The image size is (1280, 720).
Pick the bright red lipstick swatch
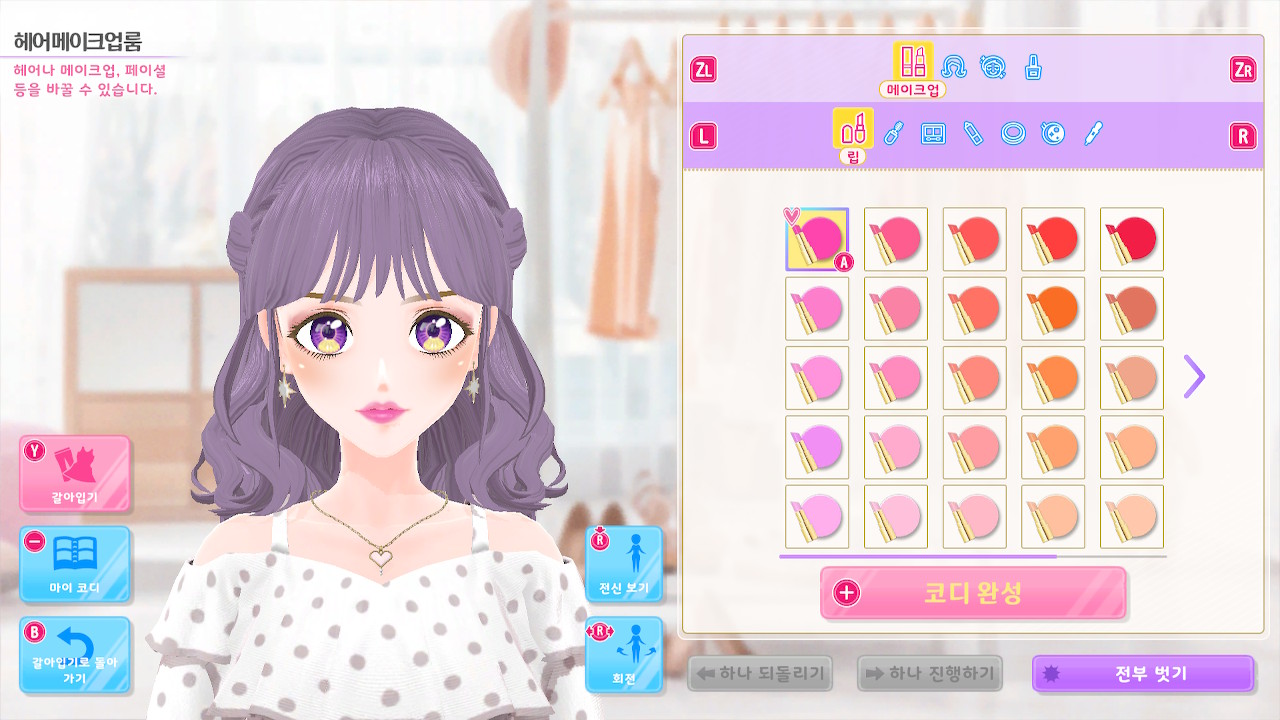click(x=1132, y=239)
